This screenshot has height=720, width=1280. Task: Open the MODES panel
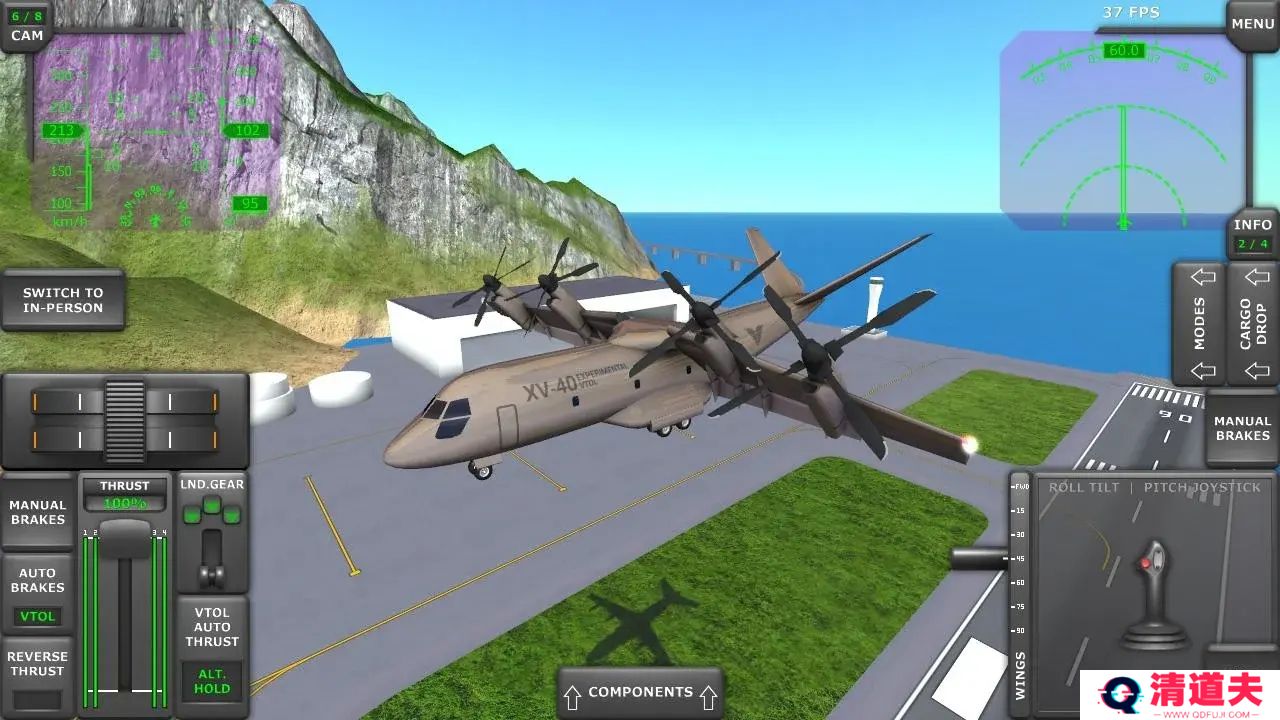(1200, 323)
